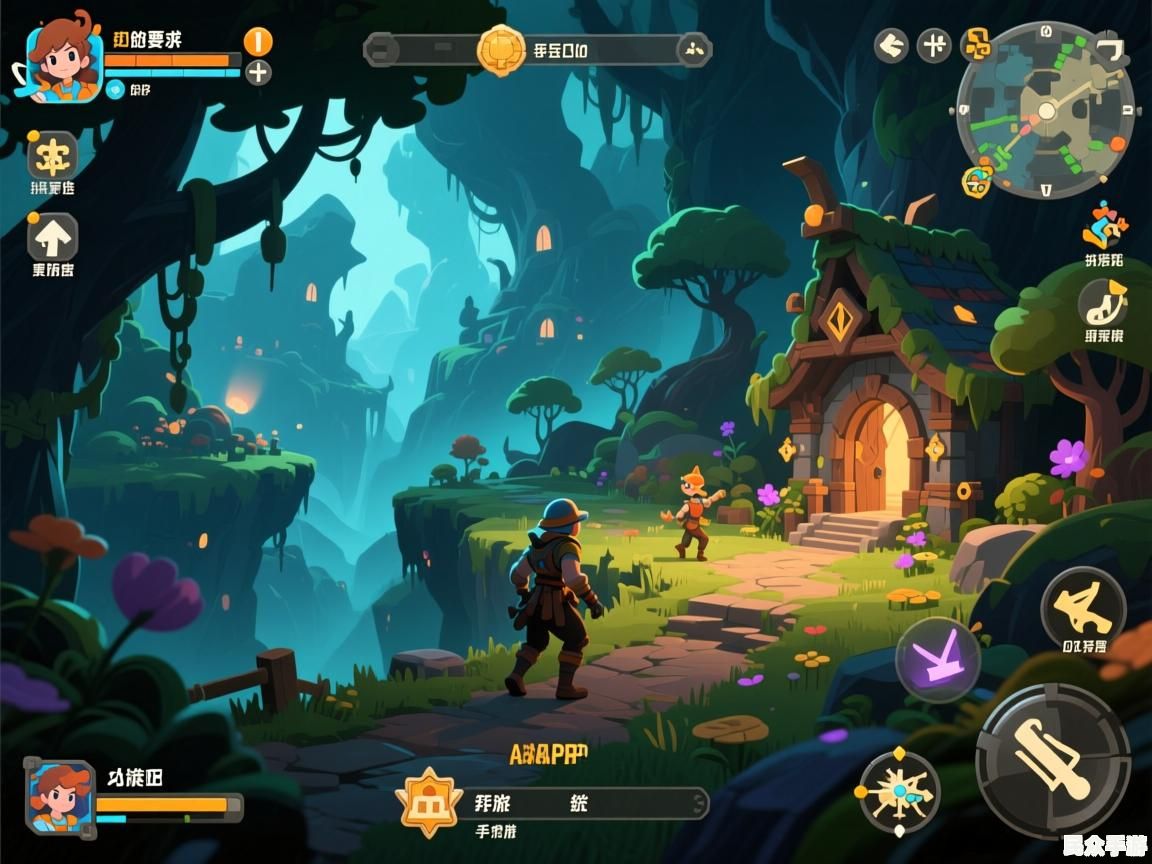Open the left menu with the gold glyph icon
This screenshot has width=1152, height=864.
pyautogui.click(x=52, y=155)
